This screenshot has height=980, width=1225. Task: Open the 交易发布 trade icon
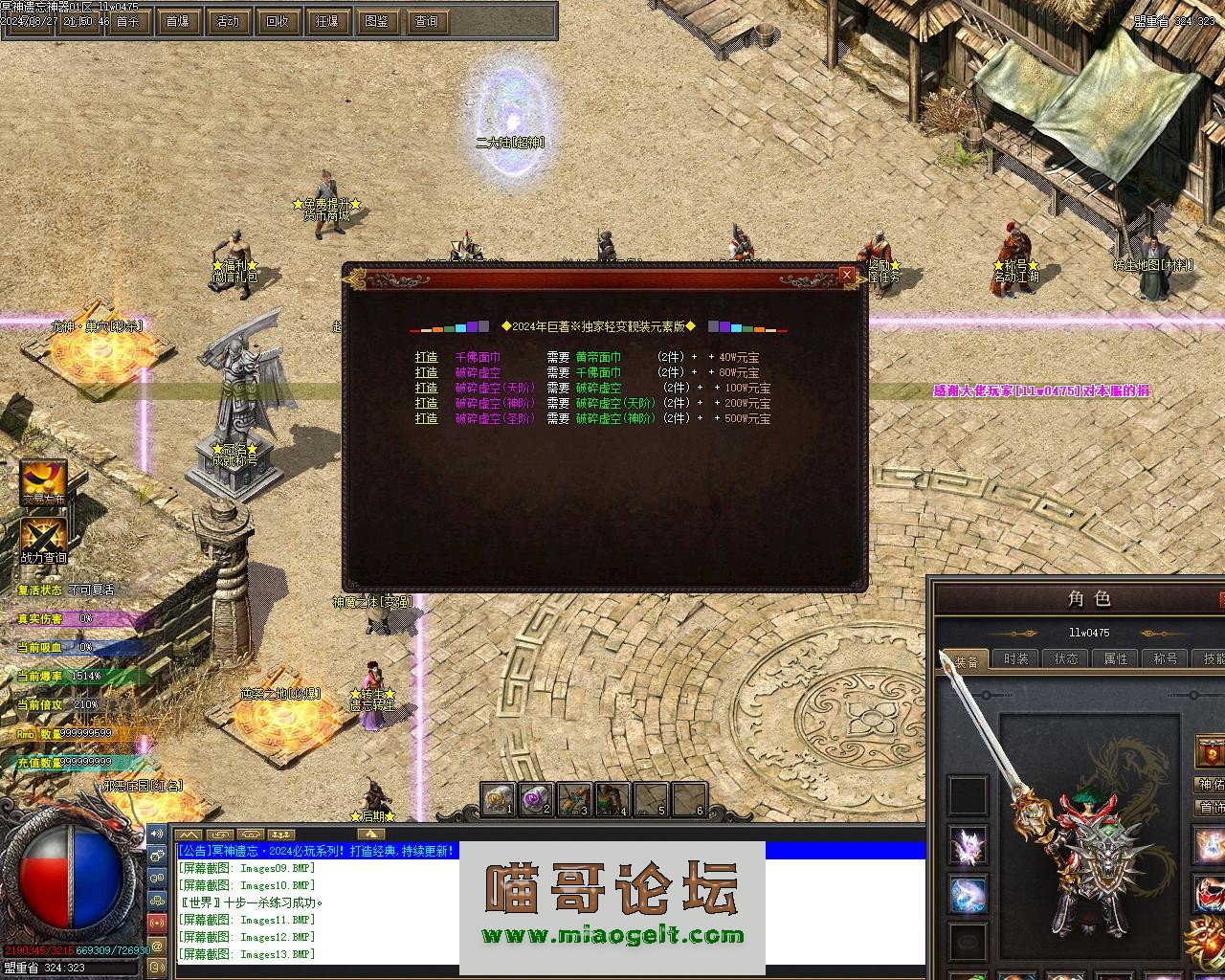(x=44, y=482)
